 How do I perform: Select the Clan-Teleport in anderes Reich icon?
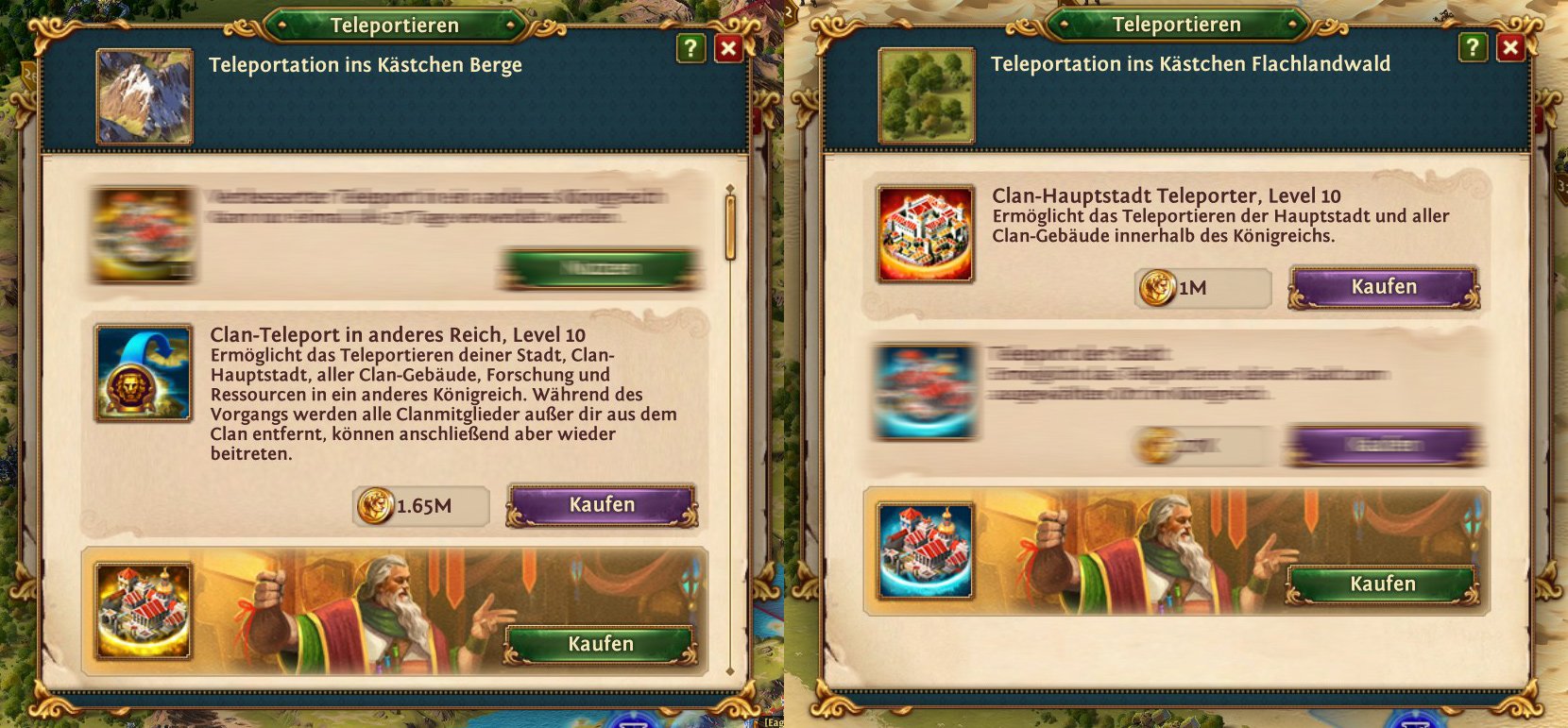(x=143, y=373)
